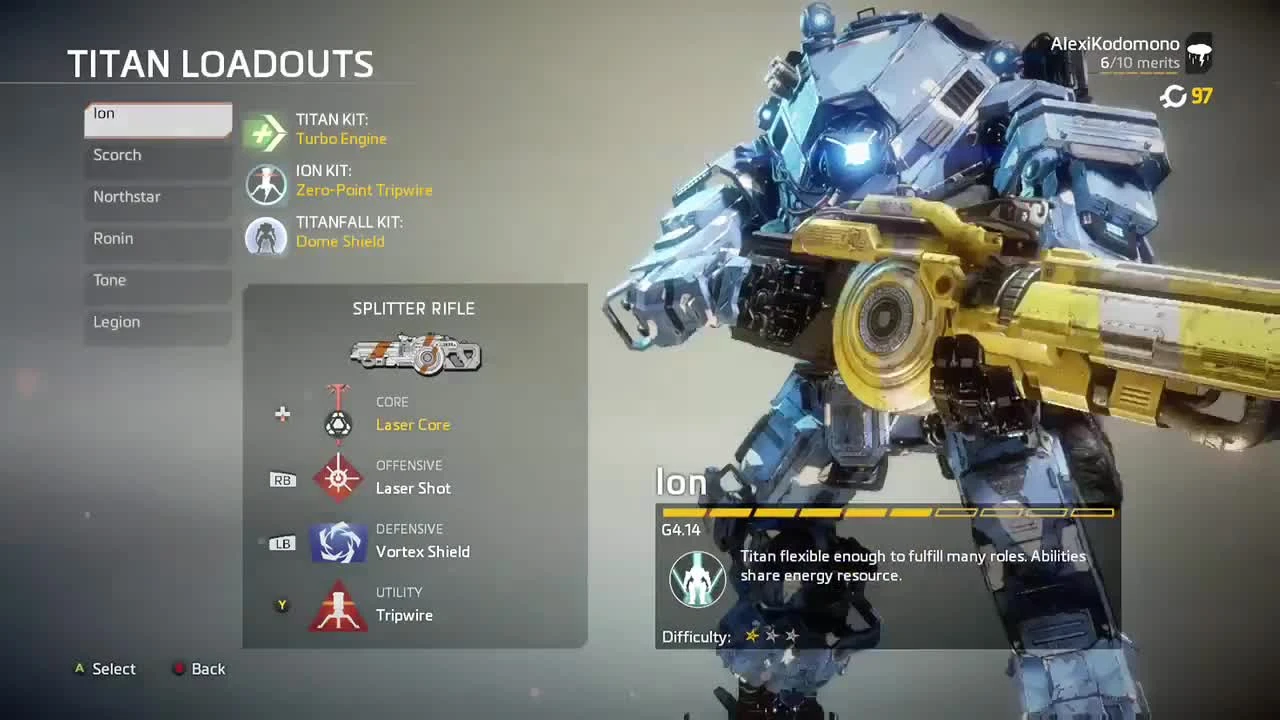Open the Turbo Engine Titan Kit icon

265,131
